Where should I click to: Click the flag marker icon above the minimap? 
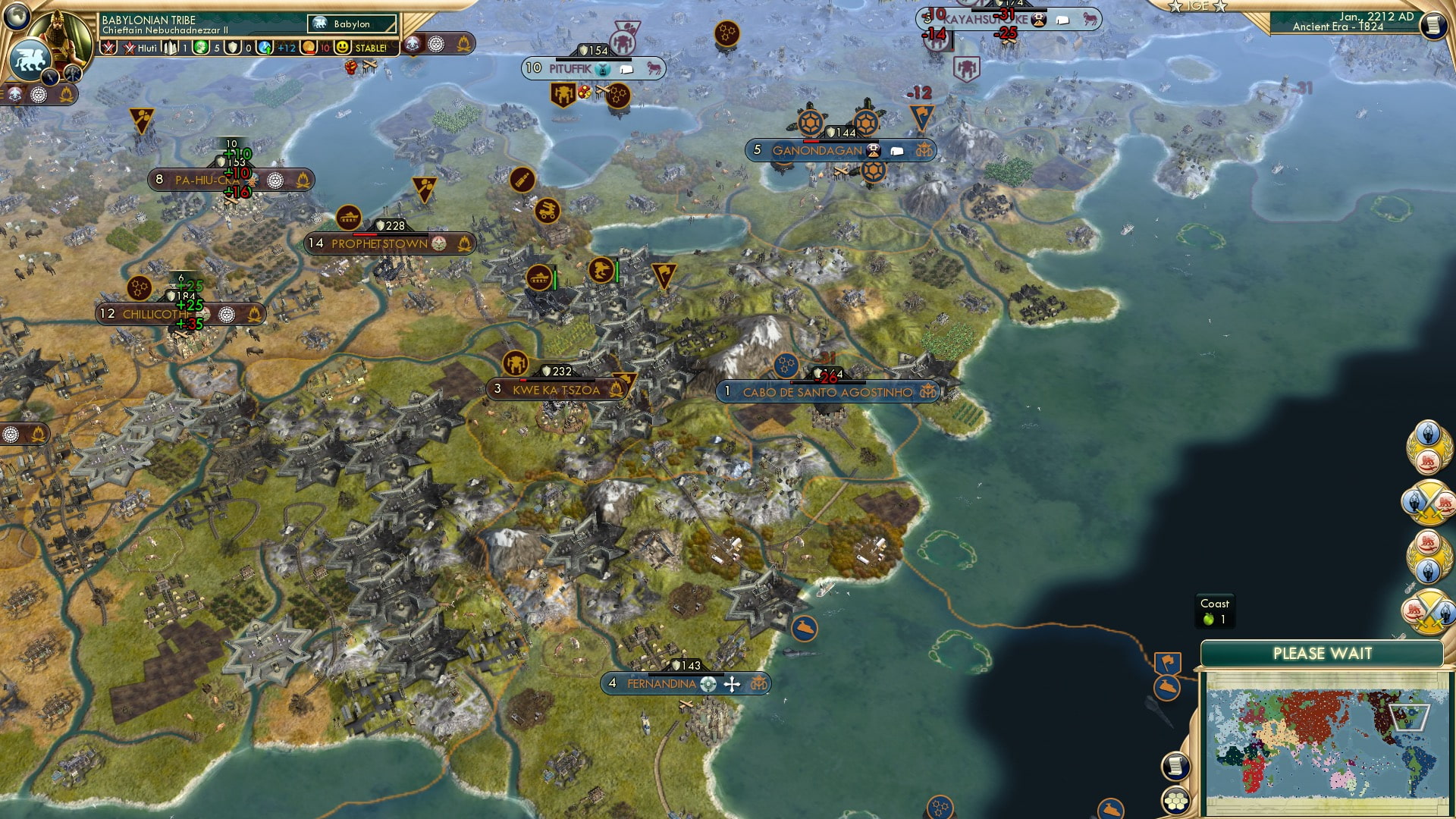coord(1167,661)
